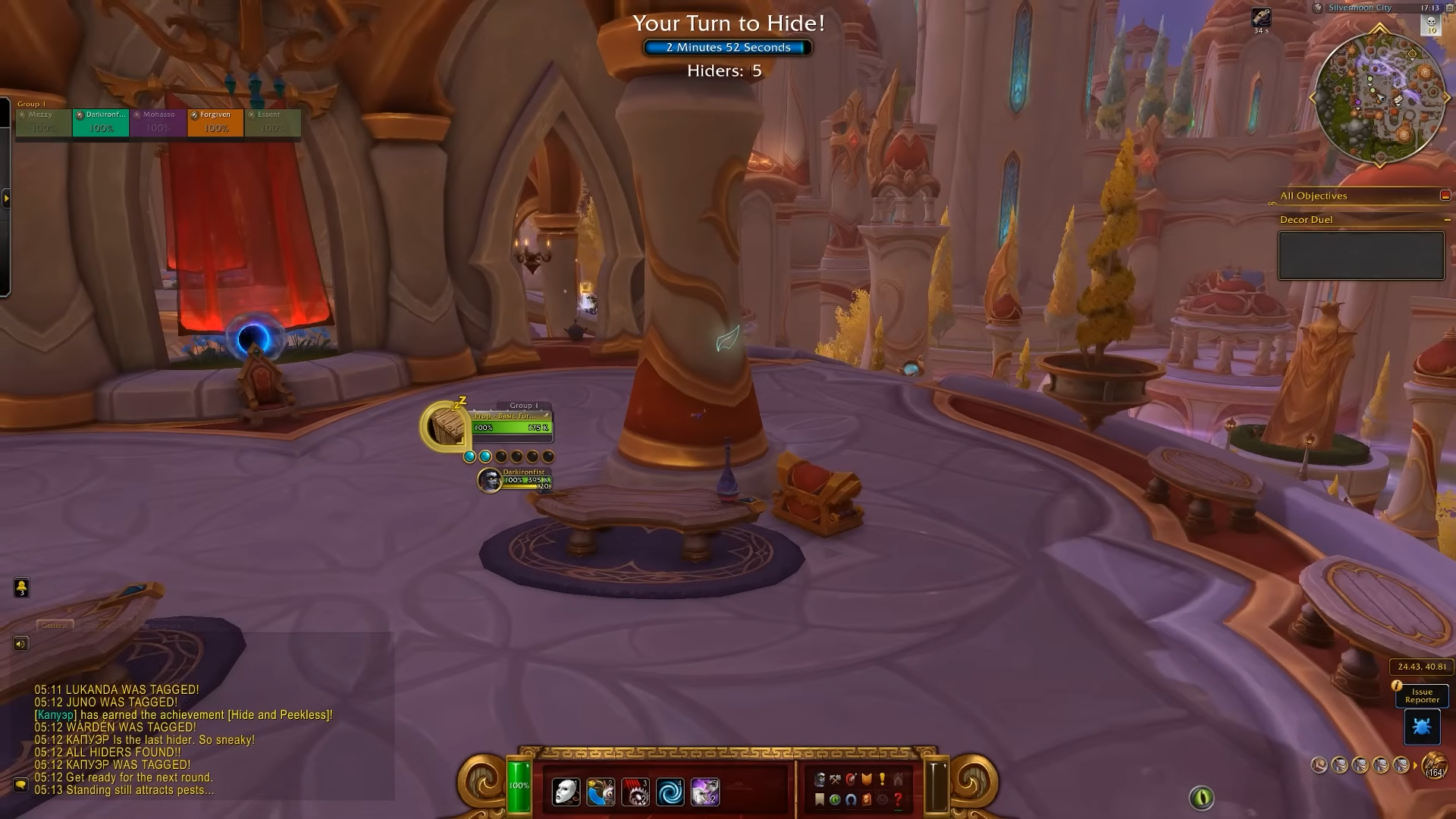Viewport: 1456px width, 819px height.
Task: Open the Quest Log bookmark icon
Action: tap(819, 800)
